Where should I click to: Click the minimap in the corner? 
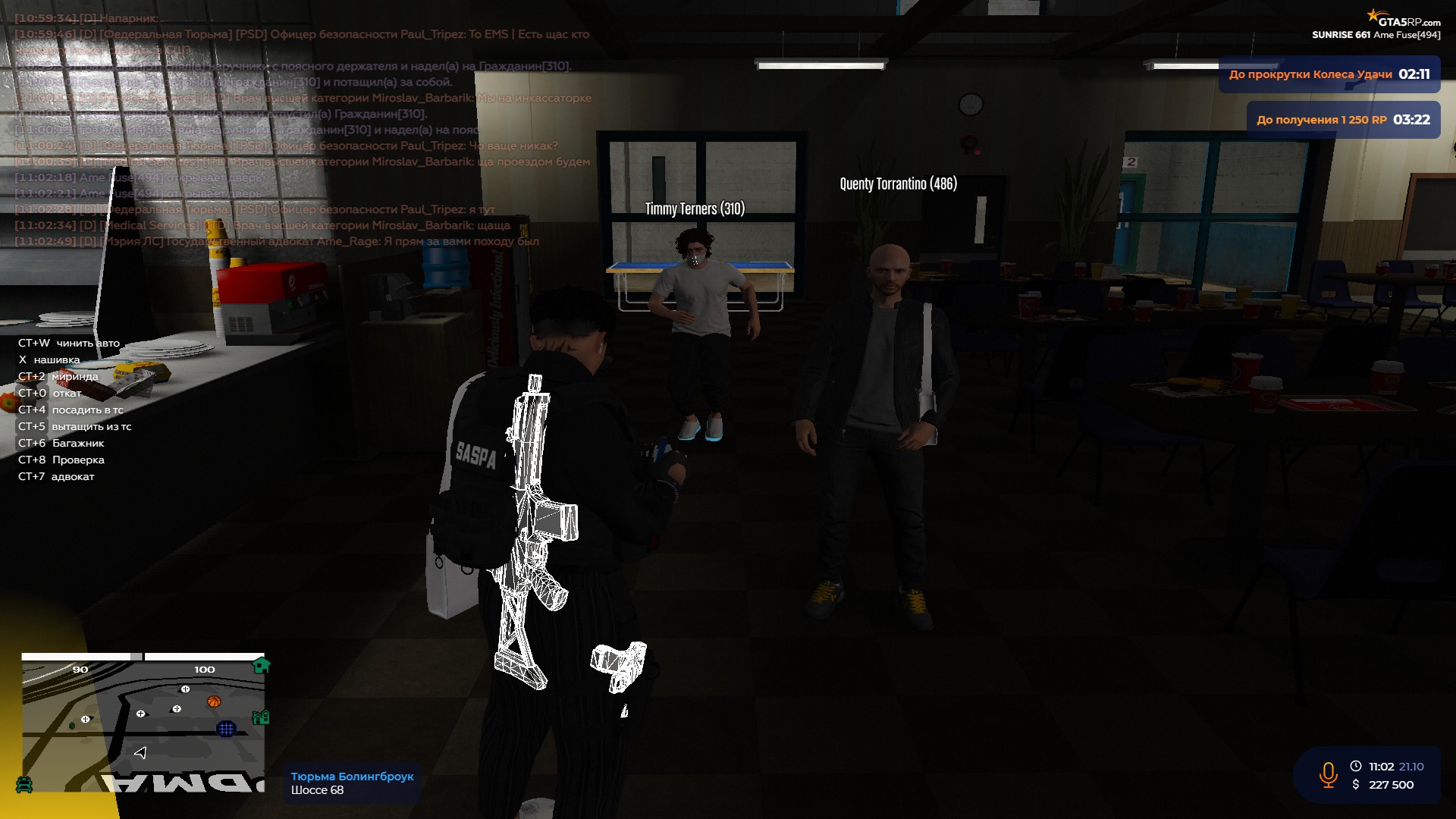[143, 726]
